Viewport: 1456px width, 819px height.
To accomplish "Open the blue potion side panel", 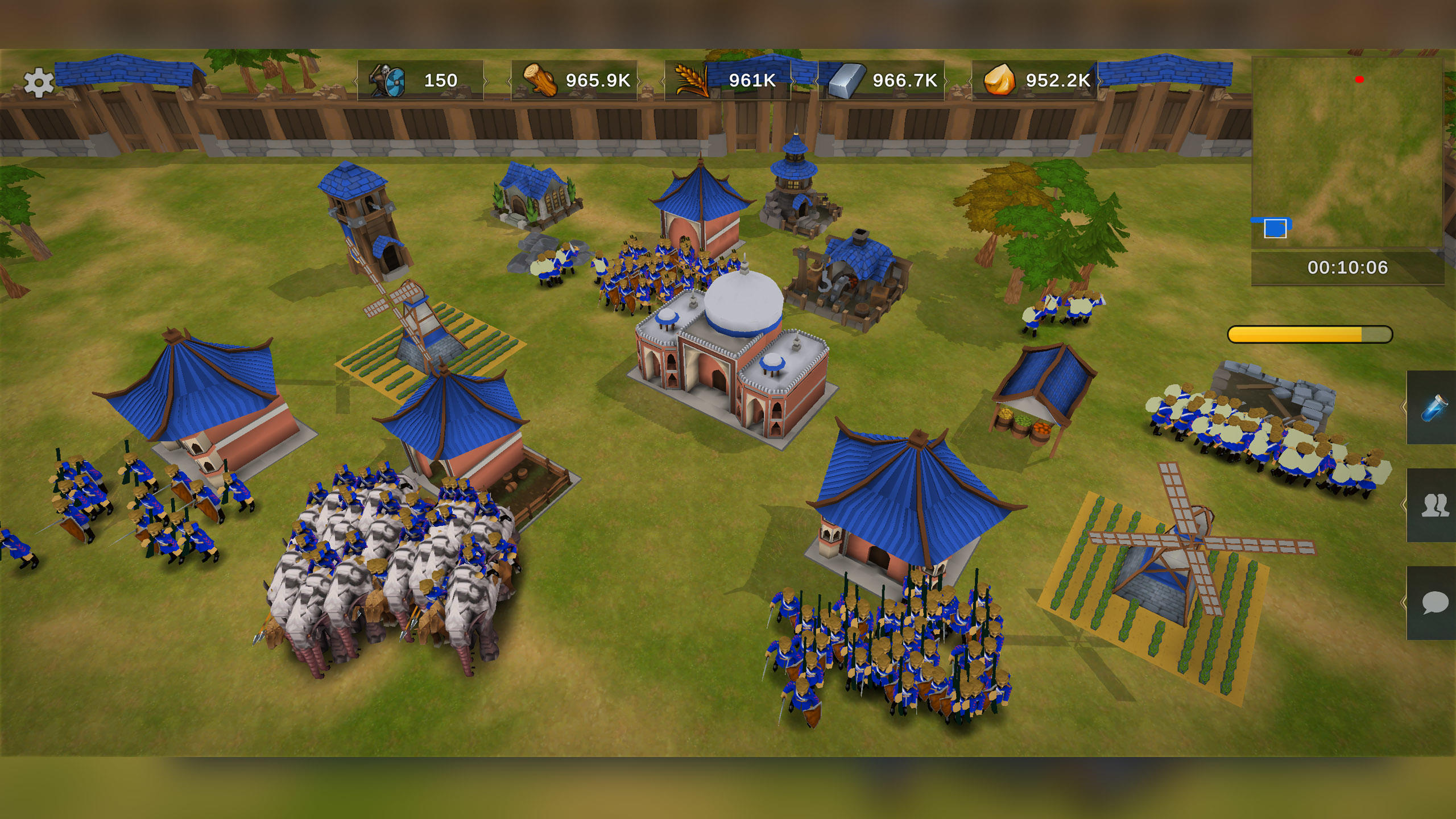I will click(1433, 407).
